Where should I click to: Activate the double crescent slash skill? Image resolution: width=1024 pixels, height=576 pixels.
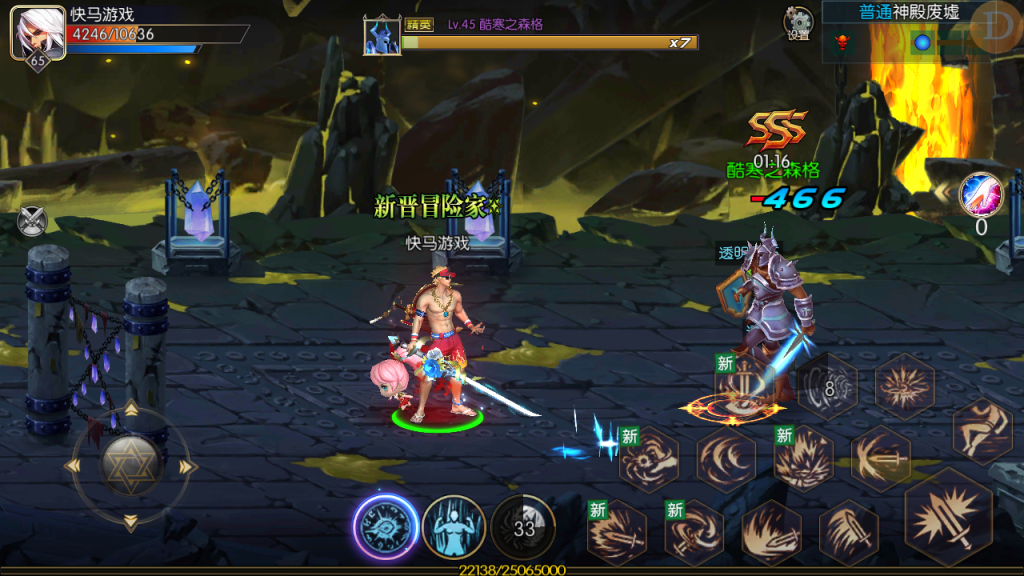(x=726, y=459)
